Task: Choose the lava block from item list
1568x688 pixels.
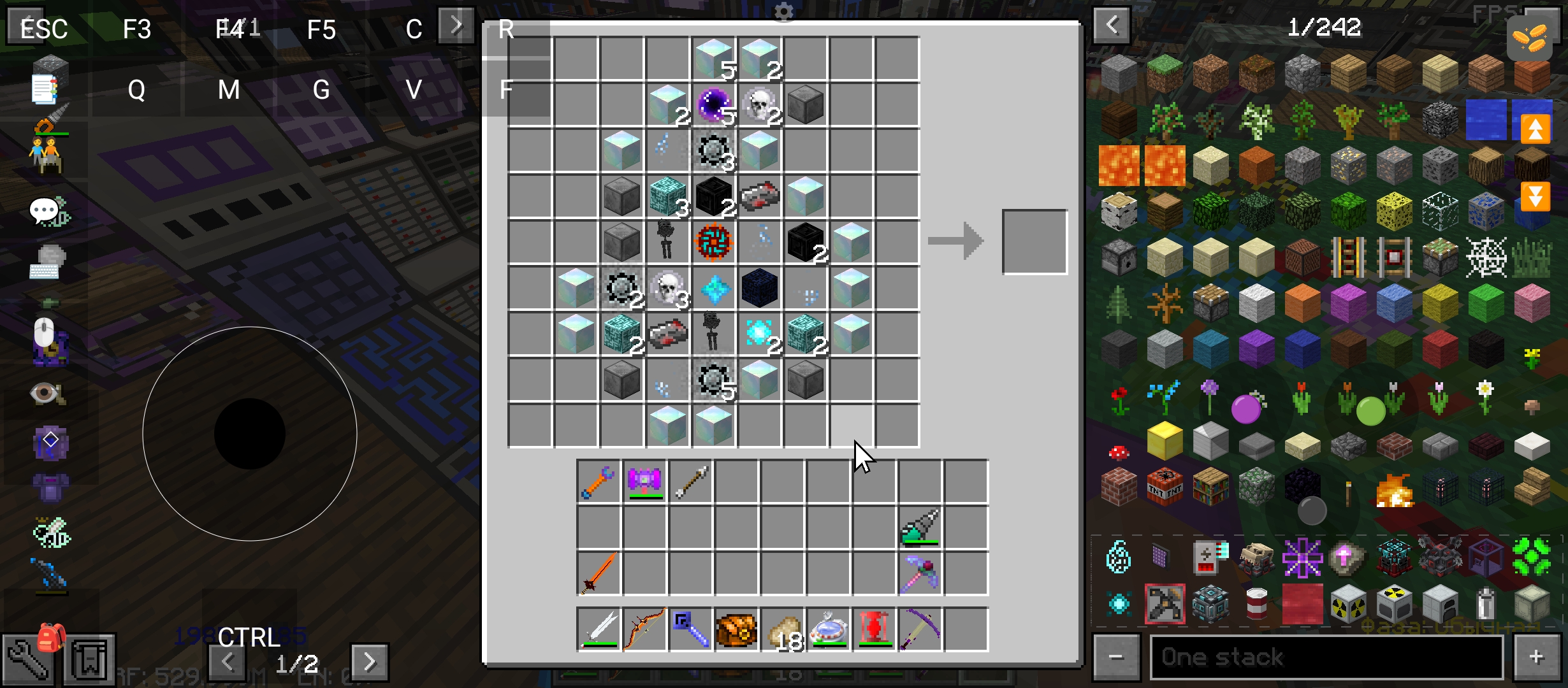Action: 1119,166
